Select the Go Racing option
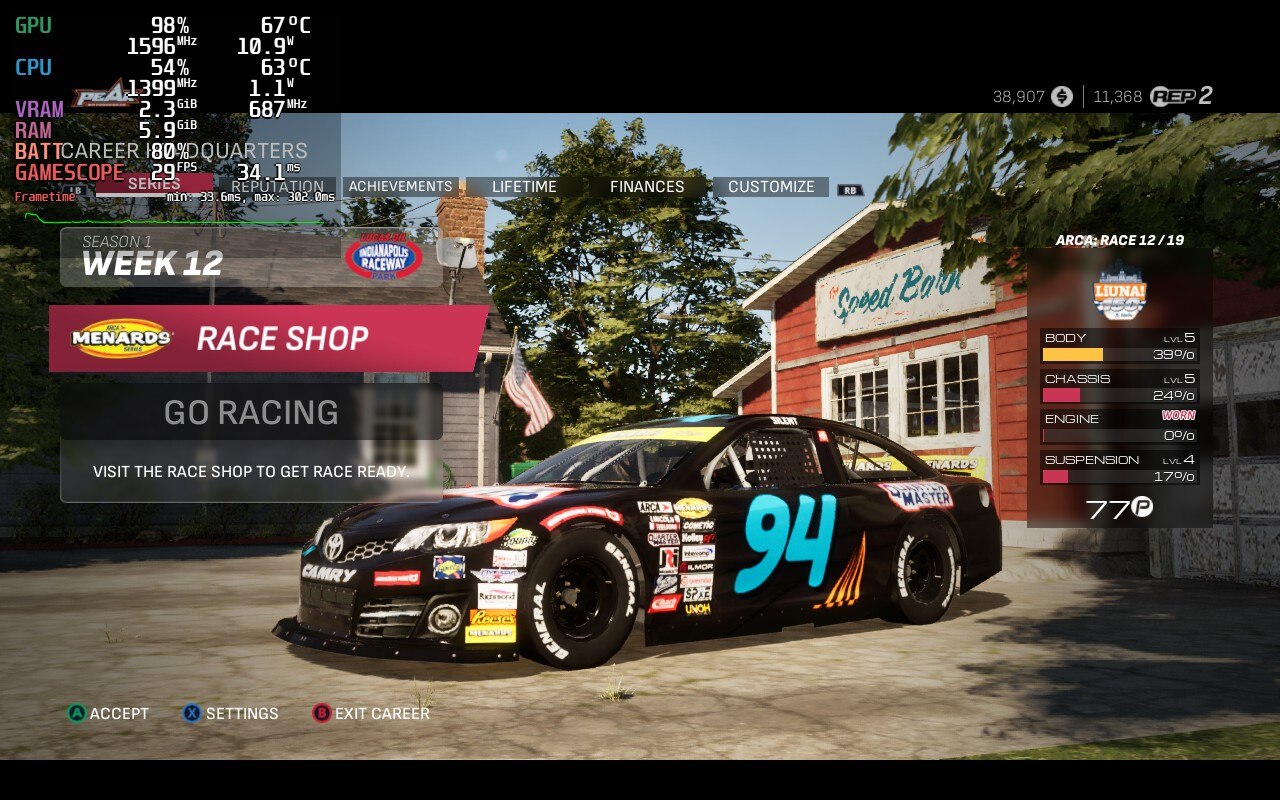1280x800 pixels. (251, 412)
